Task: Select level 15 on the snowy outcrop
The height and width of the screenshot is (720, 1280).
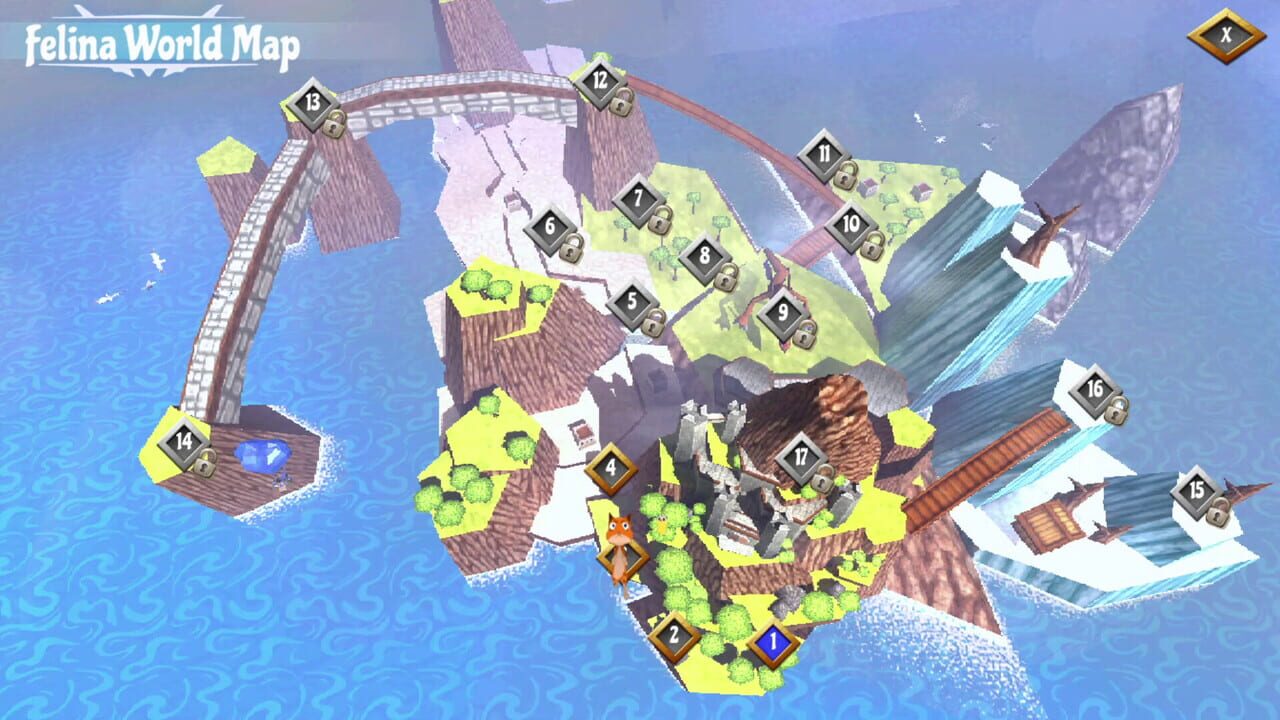Action: pos(1198,492)
